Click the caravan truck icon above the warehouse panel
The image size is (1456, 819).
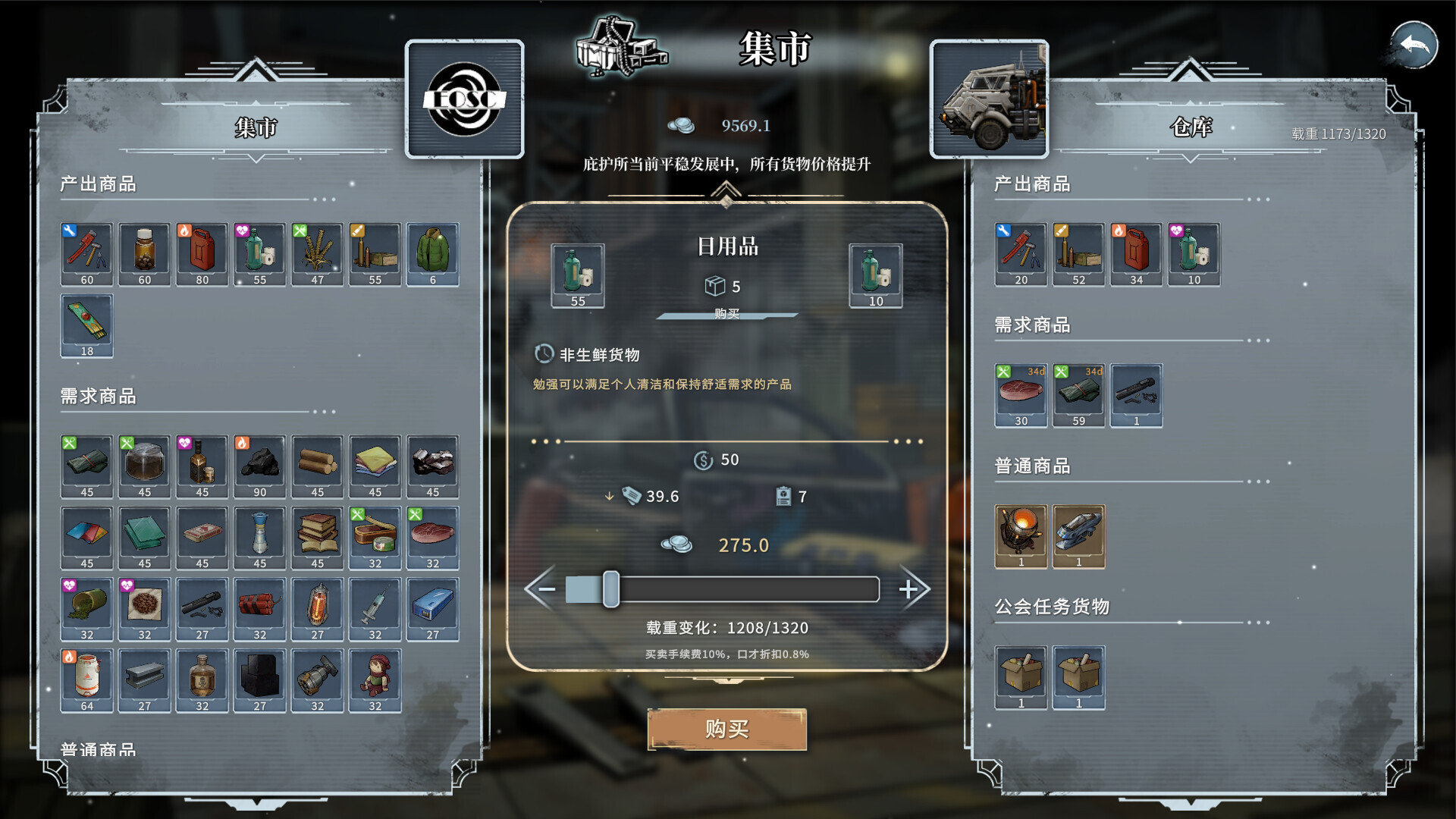[990, 99]
